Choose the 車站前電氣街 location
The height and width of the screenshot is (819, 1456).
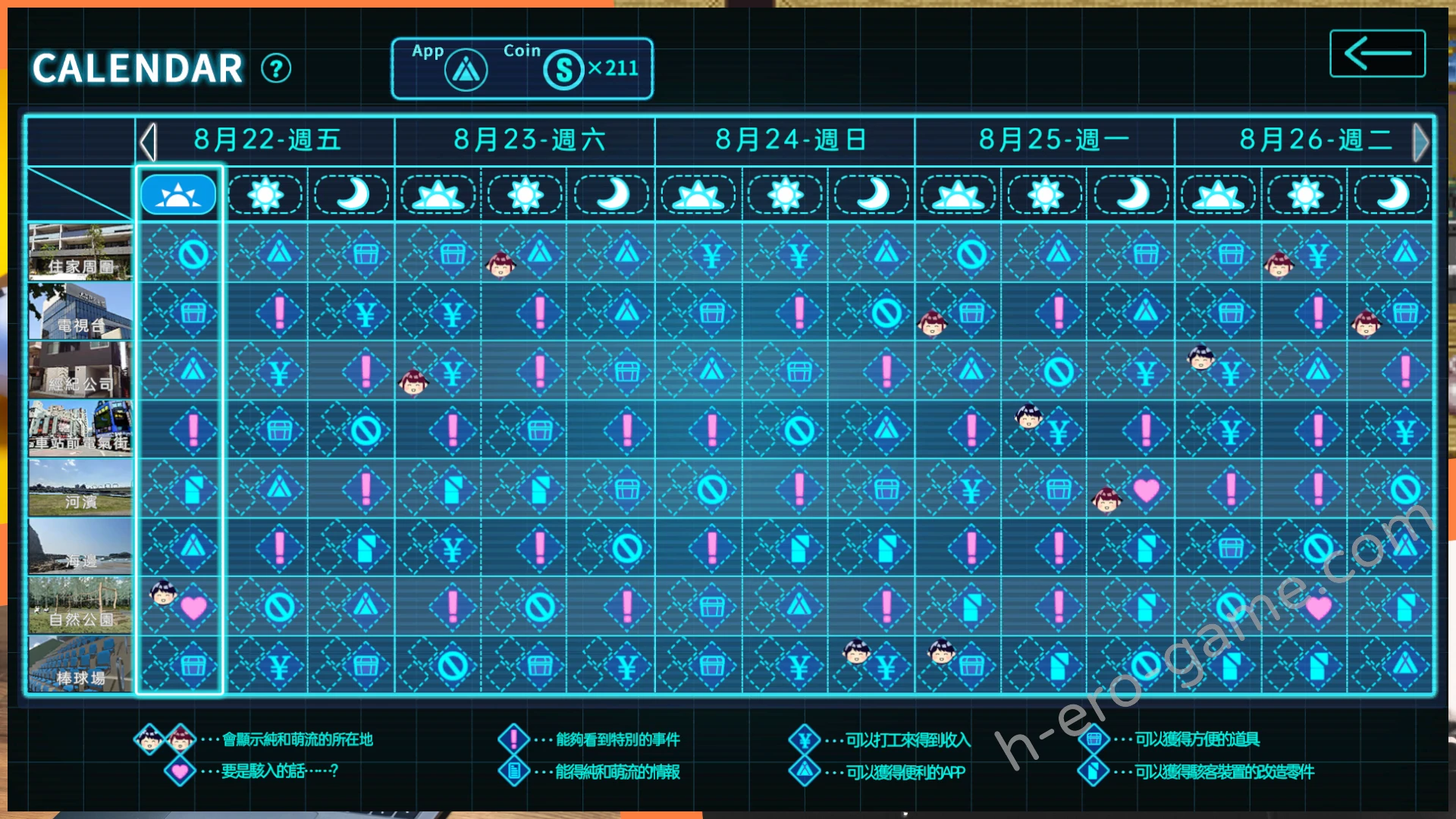tap(80, 429)
